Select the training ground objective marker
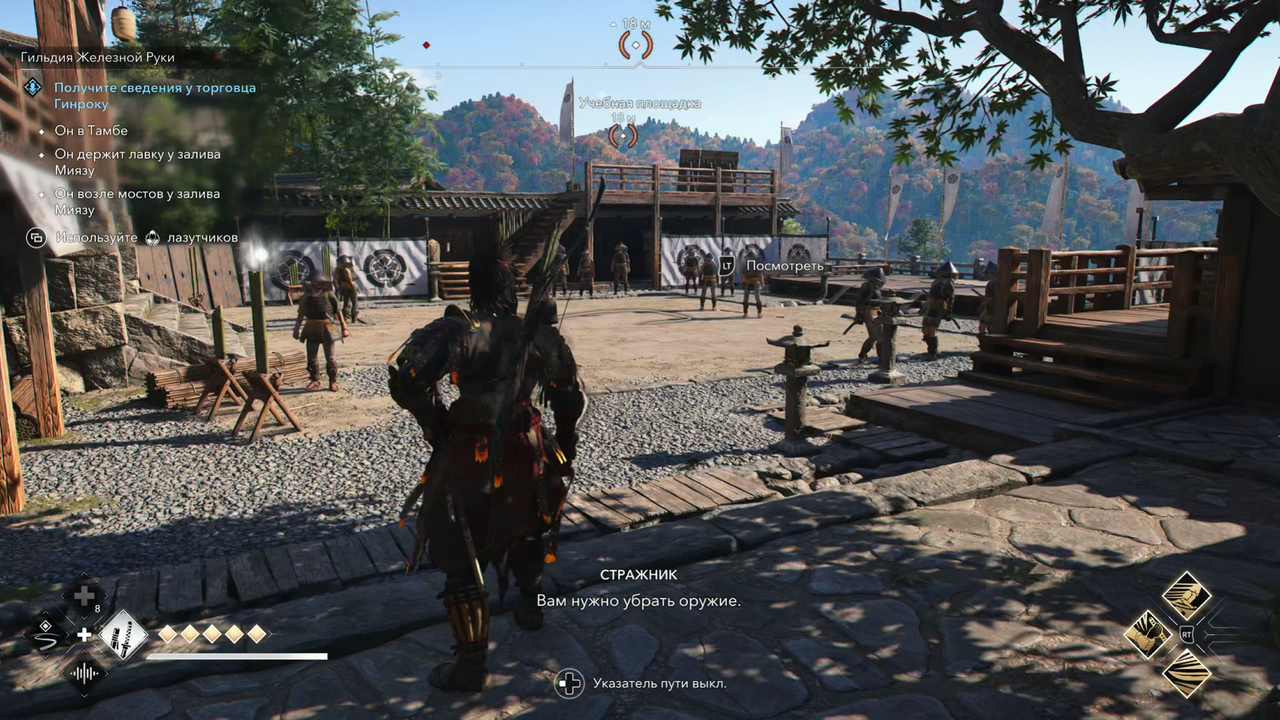This screenshot has height=720, width=1280. (x=623, y=134)
